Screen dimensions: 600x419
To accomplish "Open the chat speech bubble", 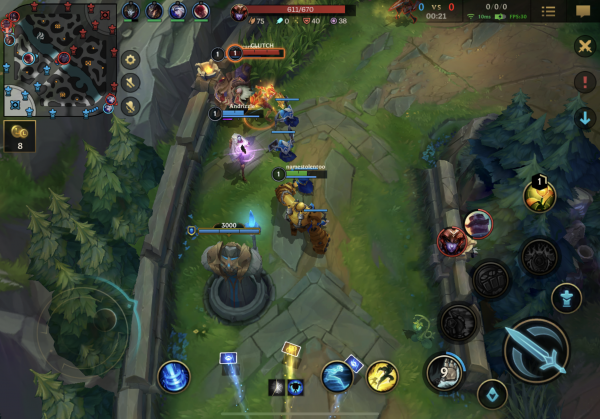I will click(582, 11).
